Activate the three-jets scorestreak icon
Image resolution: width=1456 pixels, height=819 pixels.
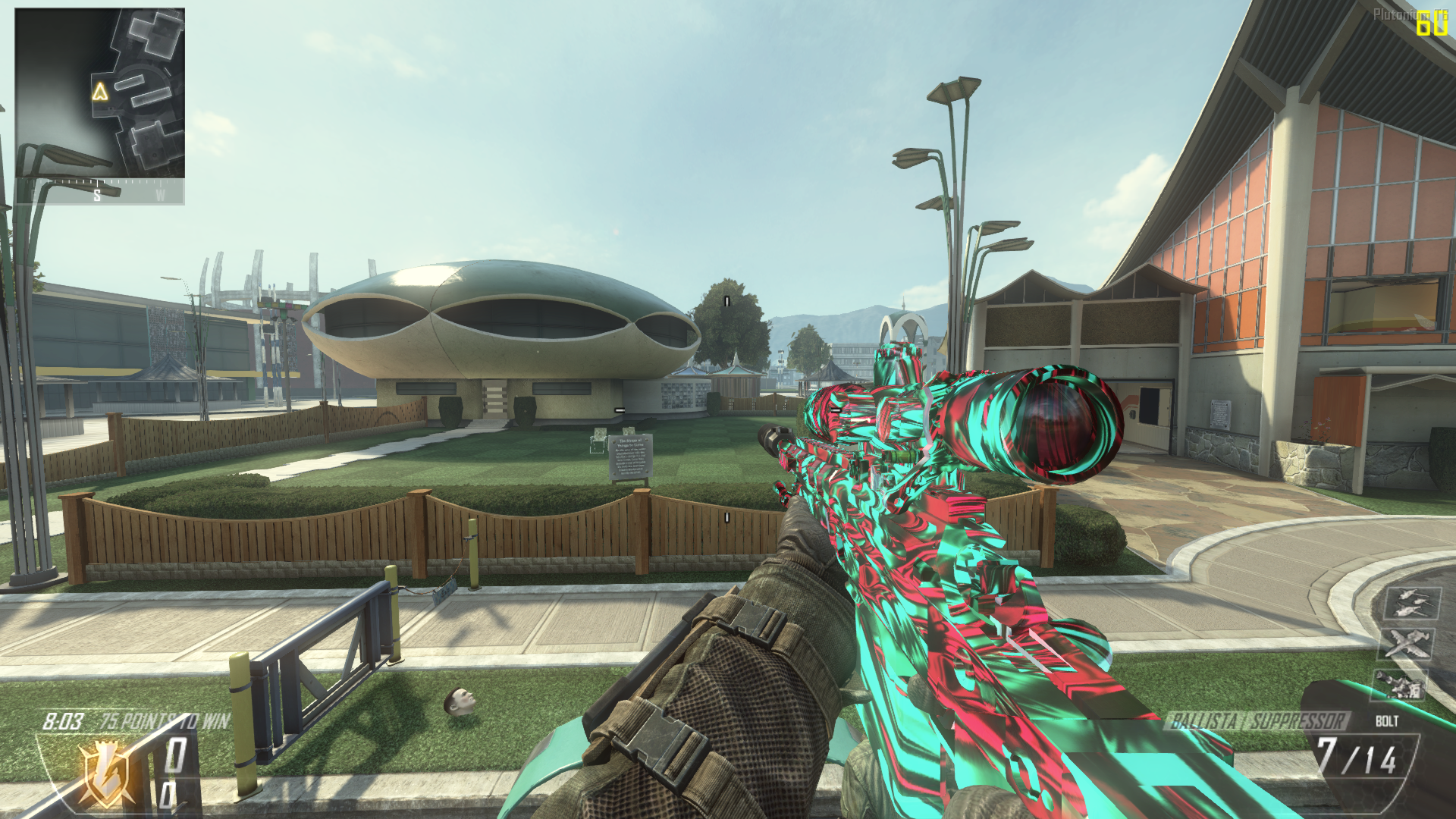(x=1411, y=604)
